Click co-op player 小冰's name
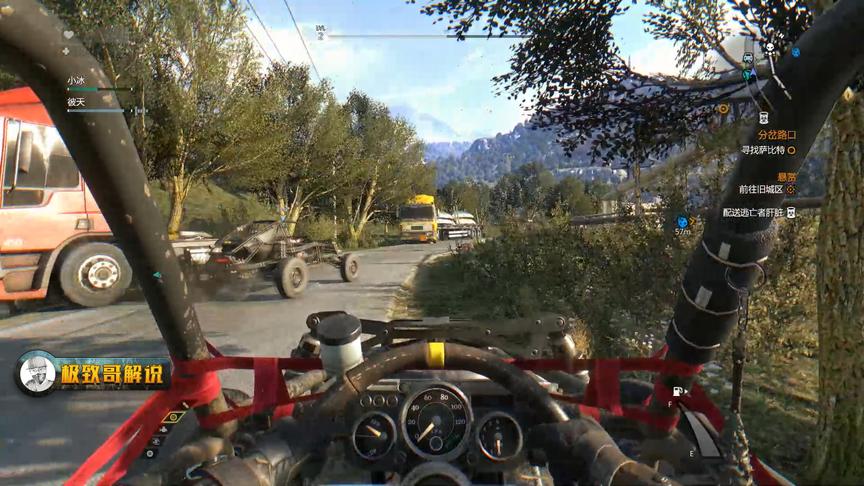This screenshot has width=864, height=486. 76,79
